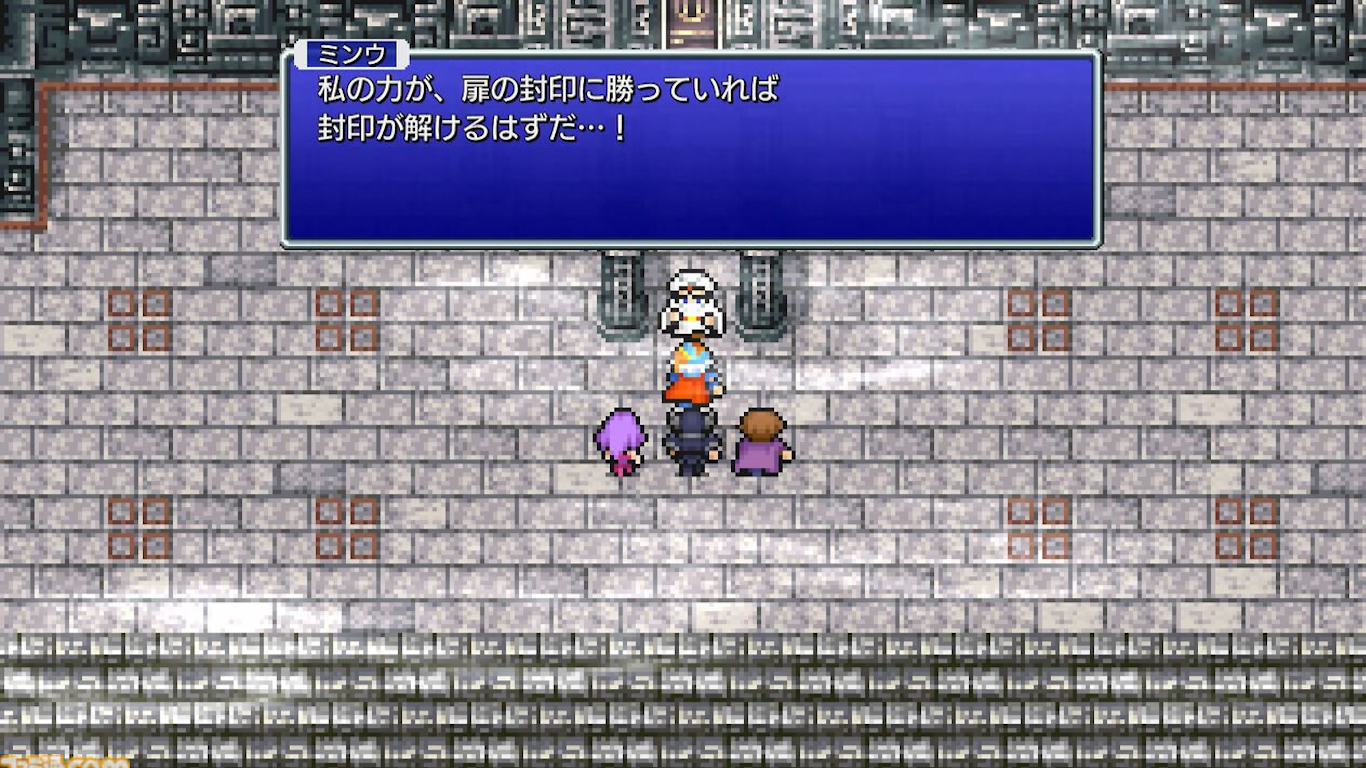The width and height of the screenshot is (1366, 768).
Task: Click the textured wall along the bottom edge
Action: click(x=683, y=700)
